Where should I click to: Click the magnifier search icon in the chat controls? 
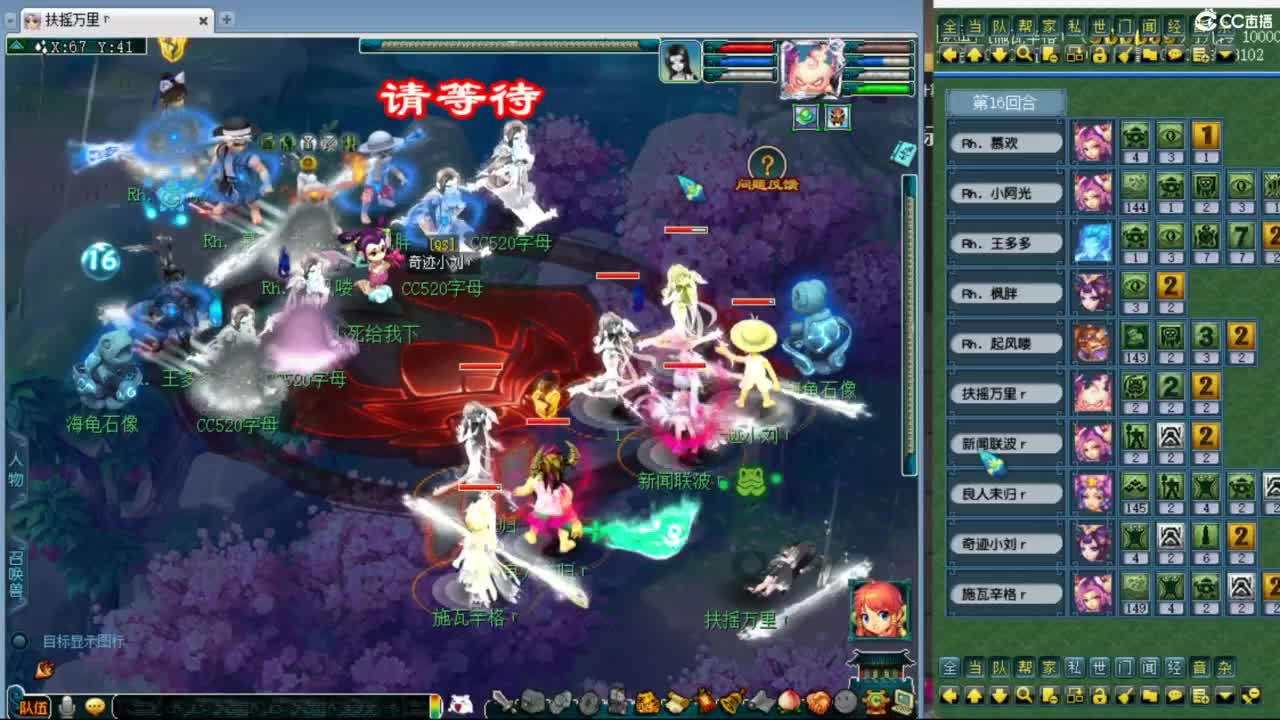coord(1025,696)
